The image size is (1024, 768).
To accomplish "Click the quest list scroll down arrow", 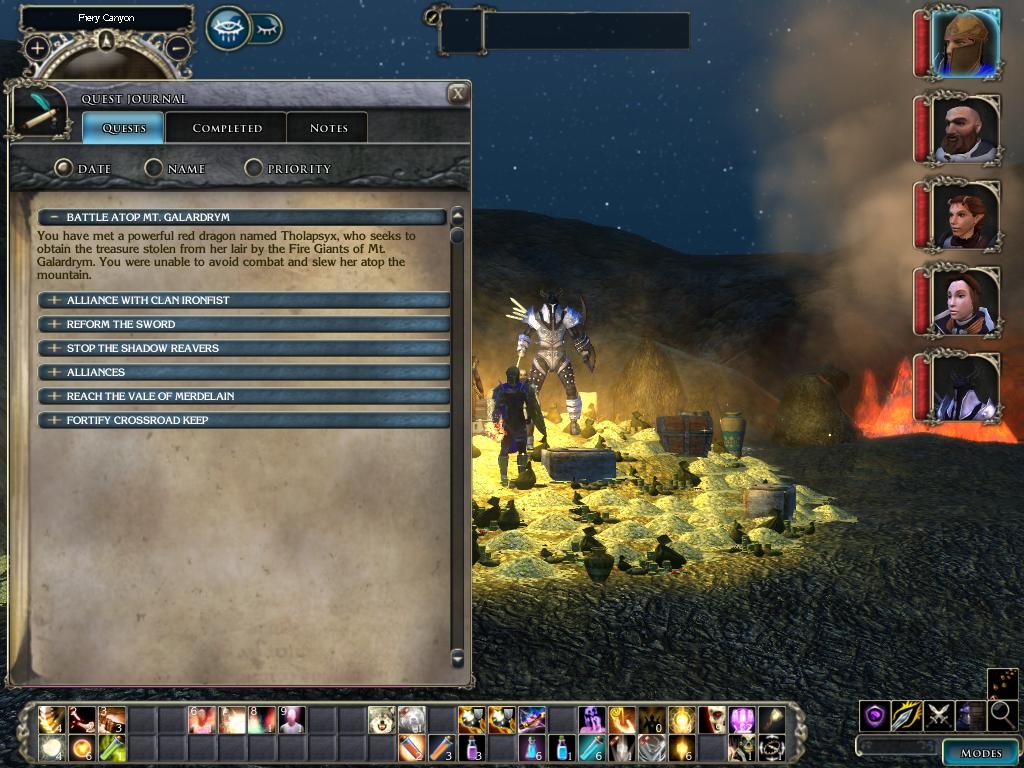I will tap(457, 657).
